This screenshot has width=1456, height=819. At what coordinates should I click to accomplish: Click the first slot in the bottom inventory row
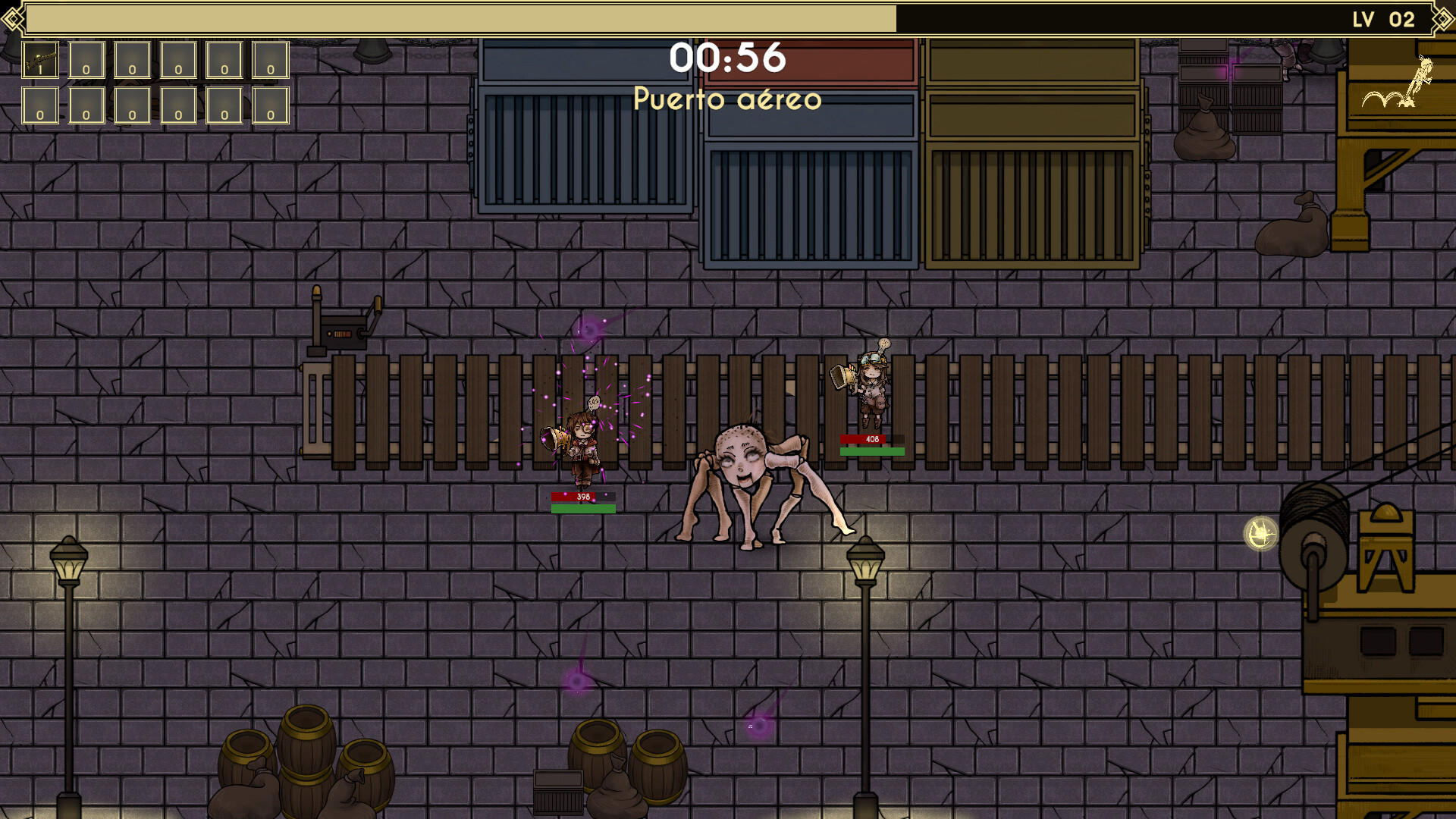click(39, 106)
